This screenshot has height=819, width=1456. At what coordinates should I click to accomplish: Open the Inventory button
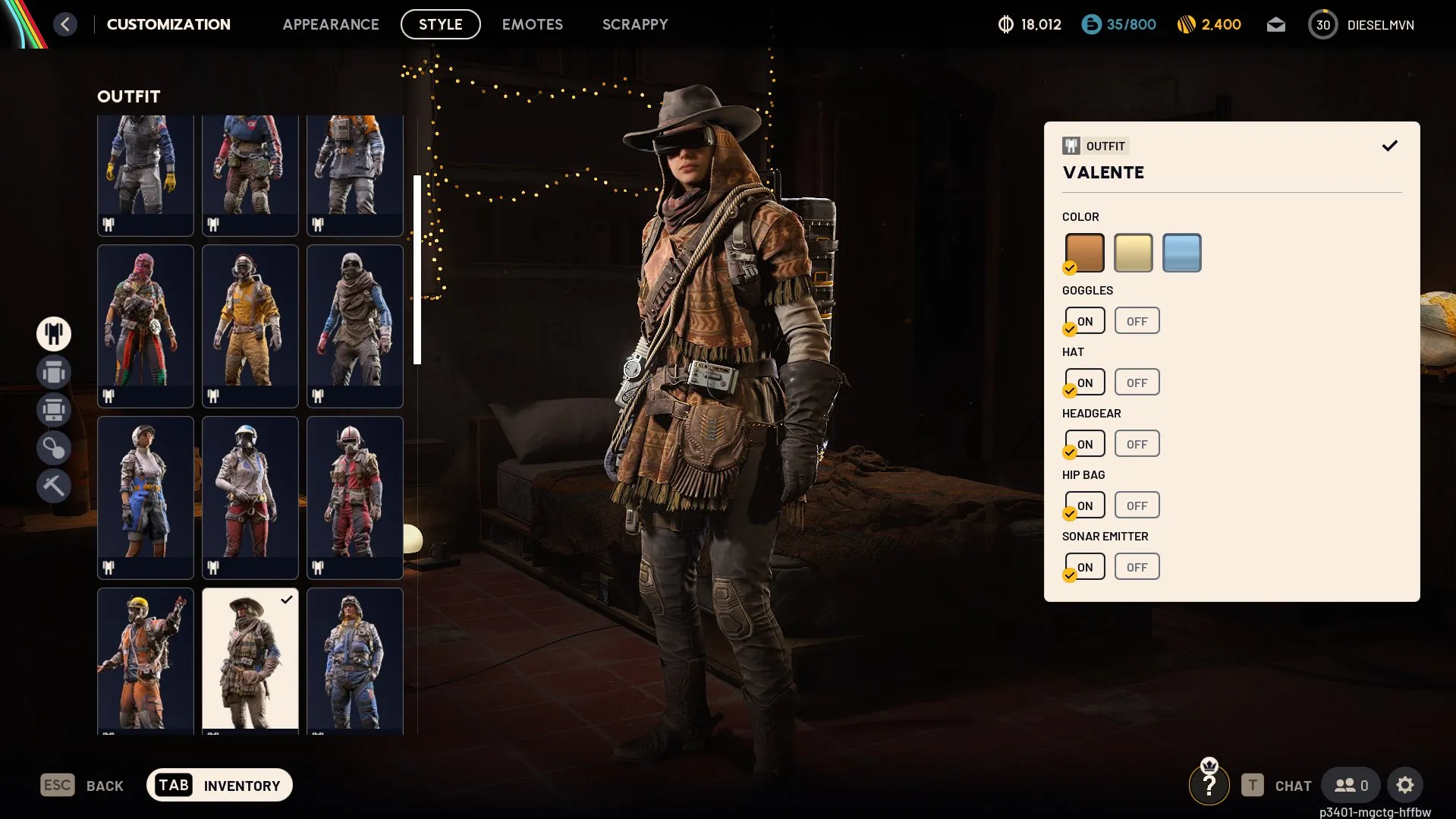pyautogui.click(x=219, y=786)
